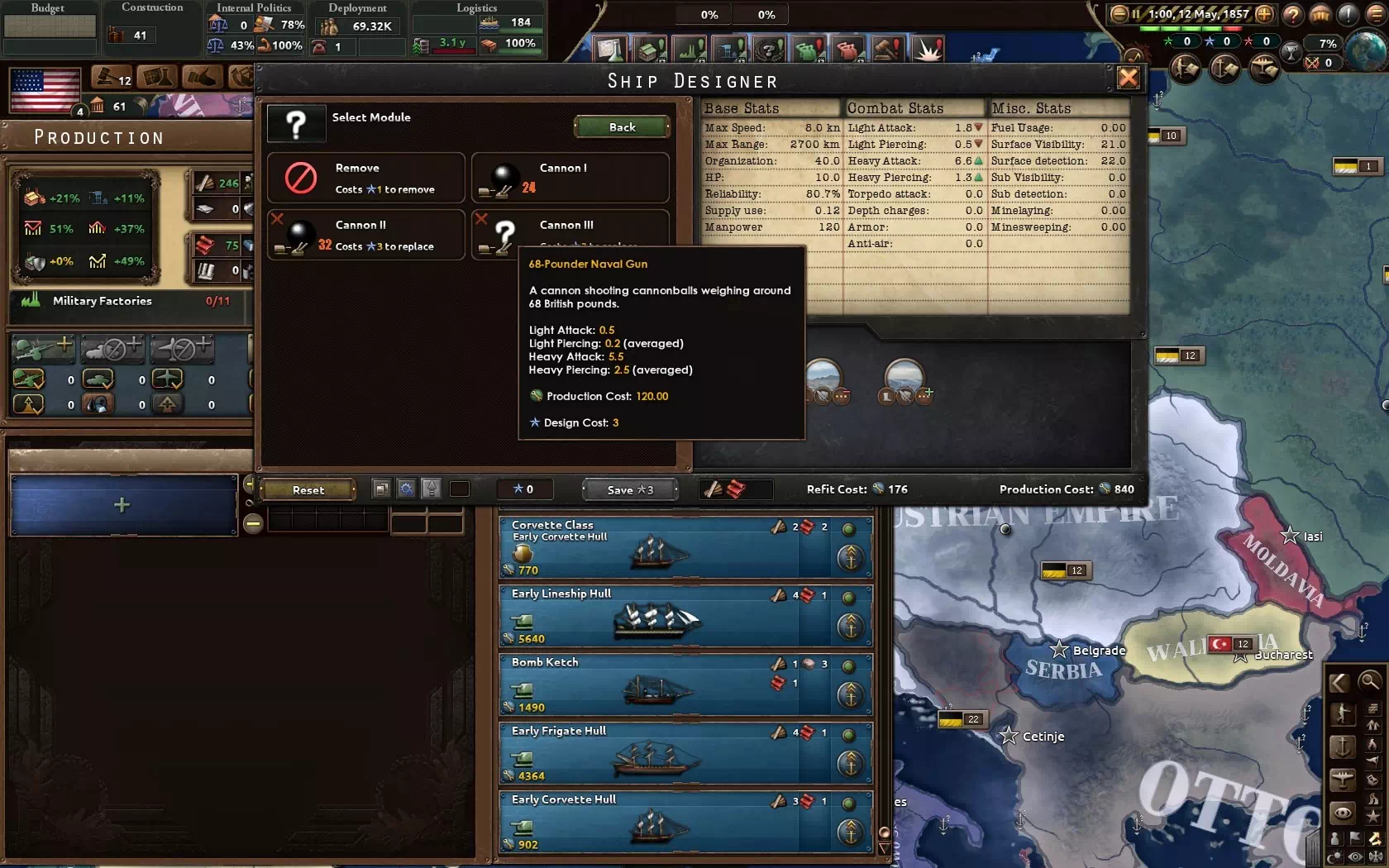Save the ship design
This screenshot has width=1389, height=868.
coord(630,489)
